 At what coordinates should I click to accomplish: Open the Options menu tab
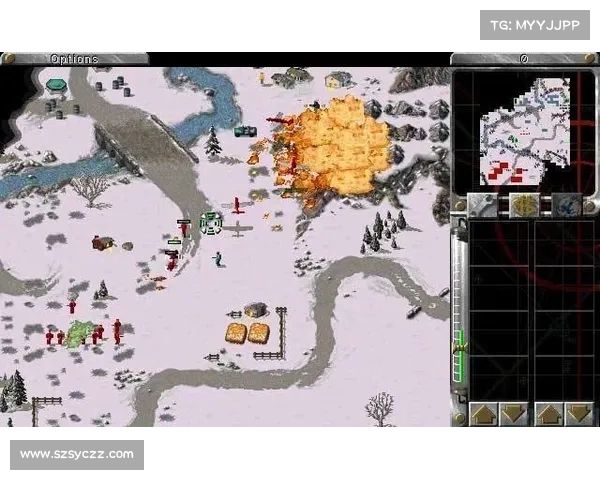tap(75, 58)
